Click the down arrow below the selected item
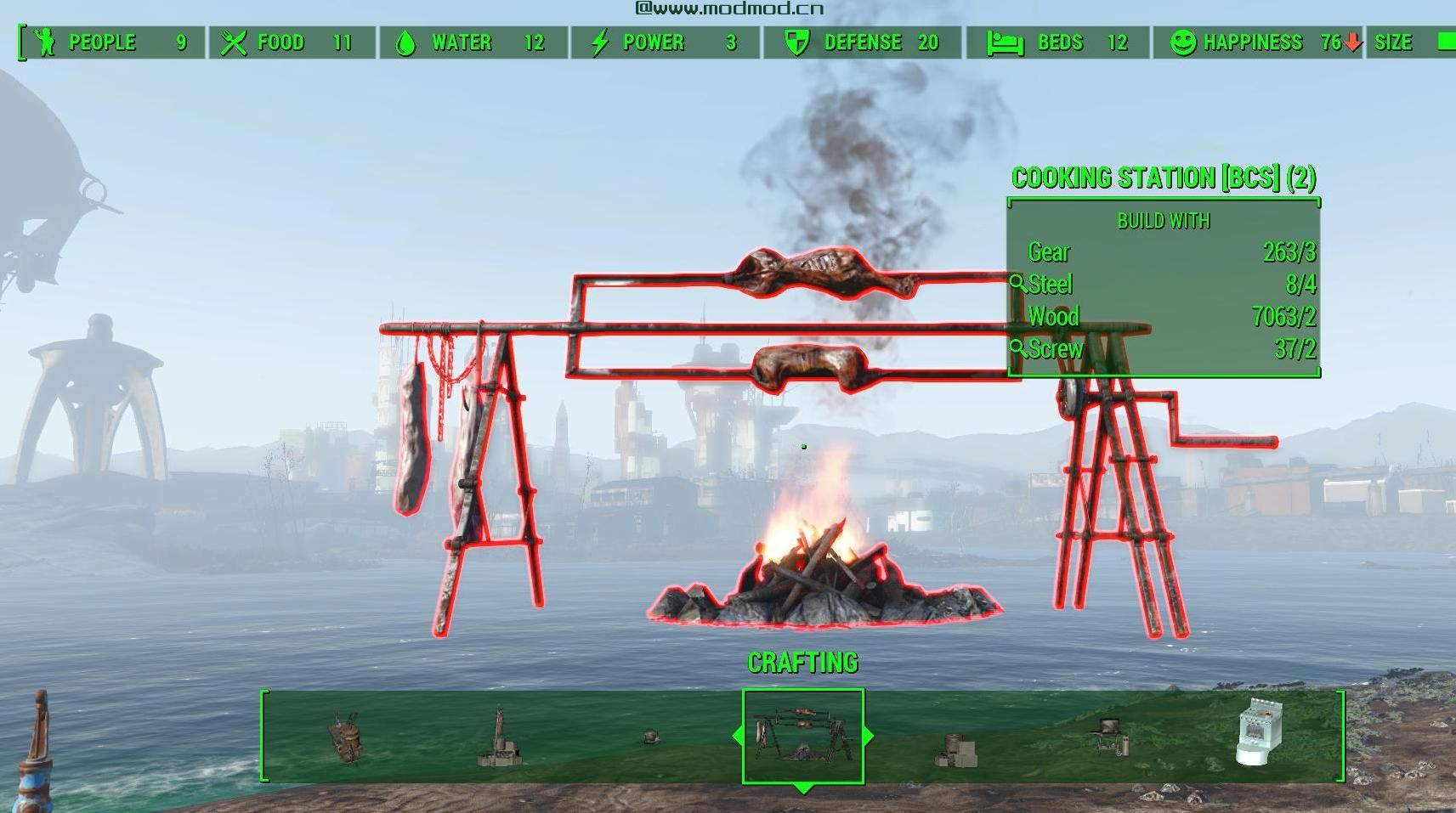Screen dimensions: 1456x813 802,789
